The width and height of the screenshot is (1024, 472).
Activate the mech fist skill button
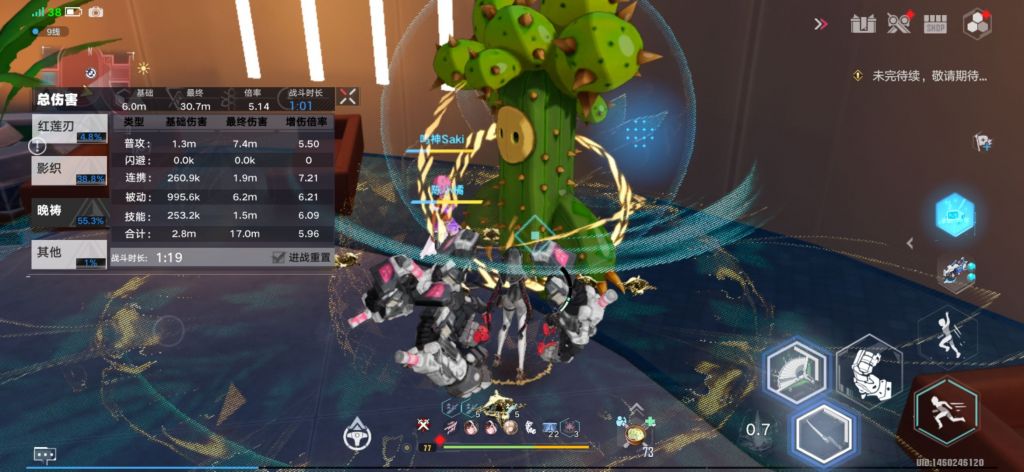click(868, 368)
